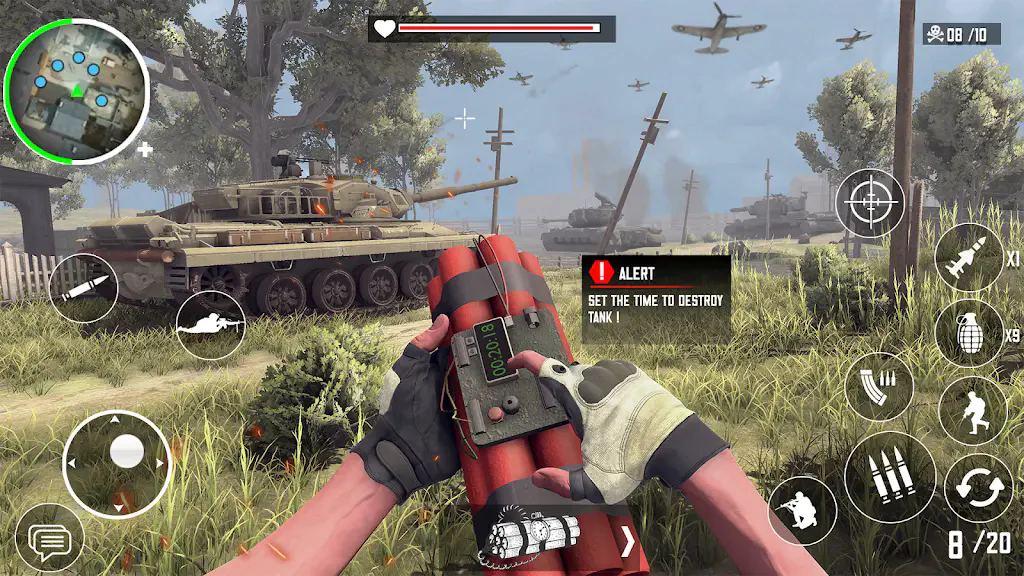Image resolution: width=1024 pixels, height=576 pixels.
Task: Select the ammo magazine button
Action: point(879,386)
